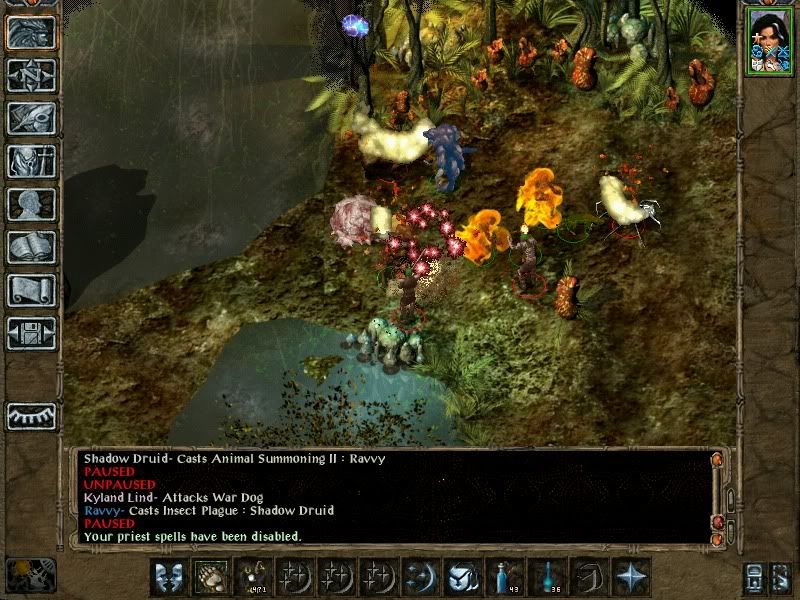Screen dimensions: 800x600
Task: Return to the game screen button
Action: point(31,33)
